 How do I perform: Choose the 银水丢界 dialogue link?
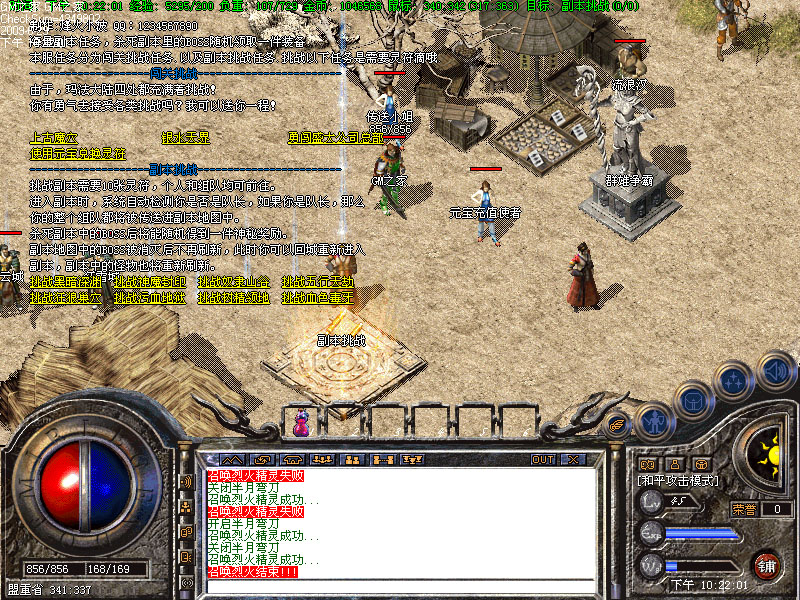[x=186, y=138]
